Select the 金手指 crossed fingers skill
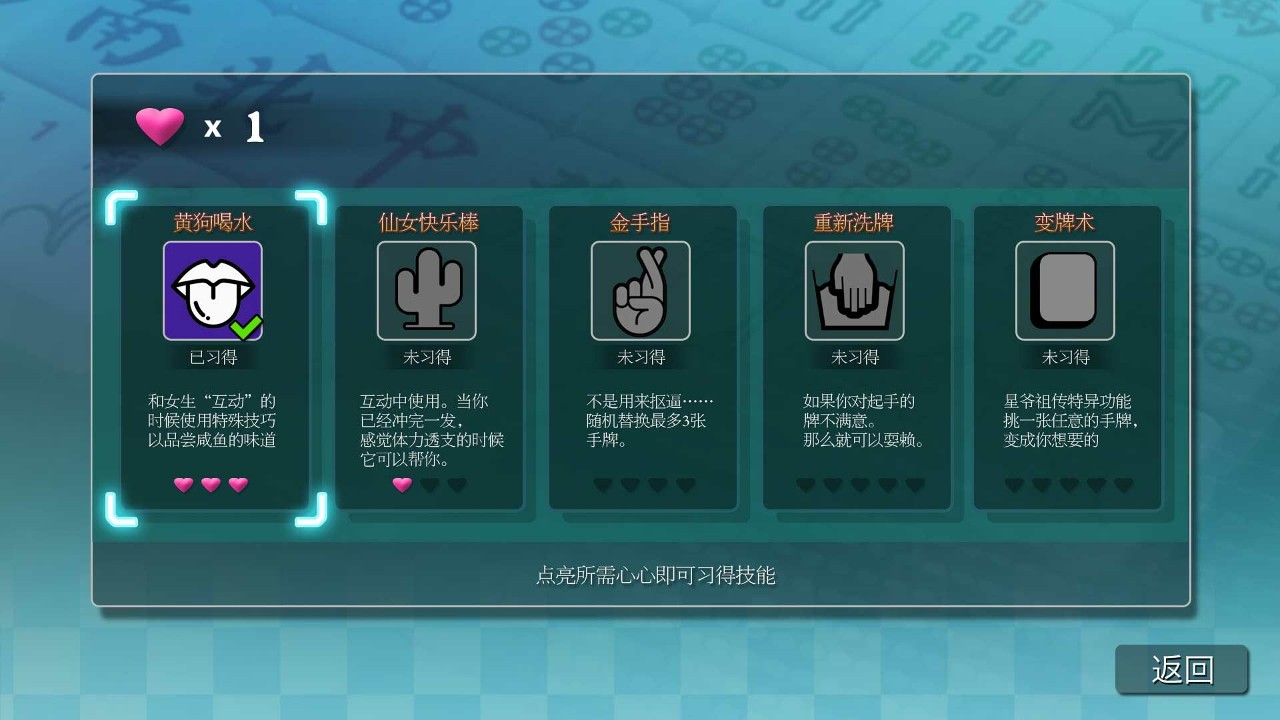 click(641, 291)
